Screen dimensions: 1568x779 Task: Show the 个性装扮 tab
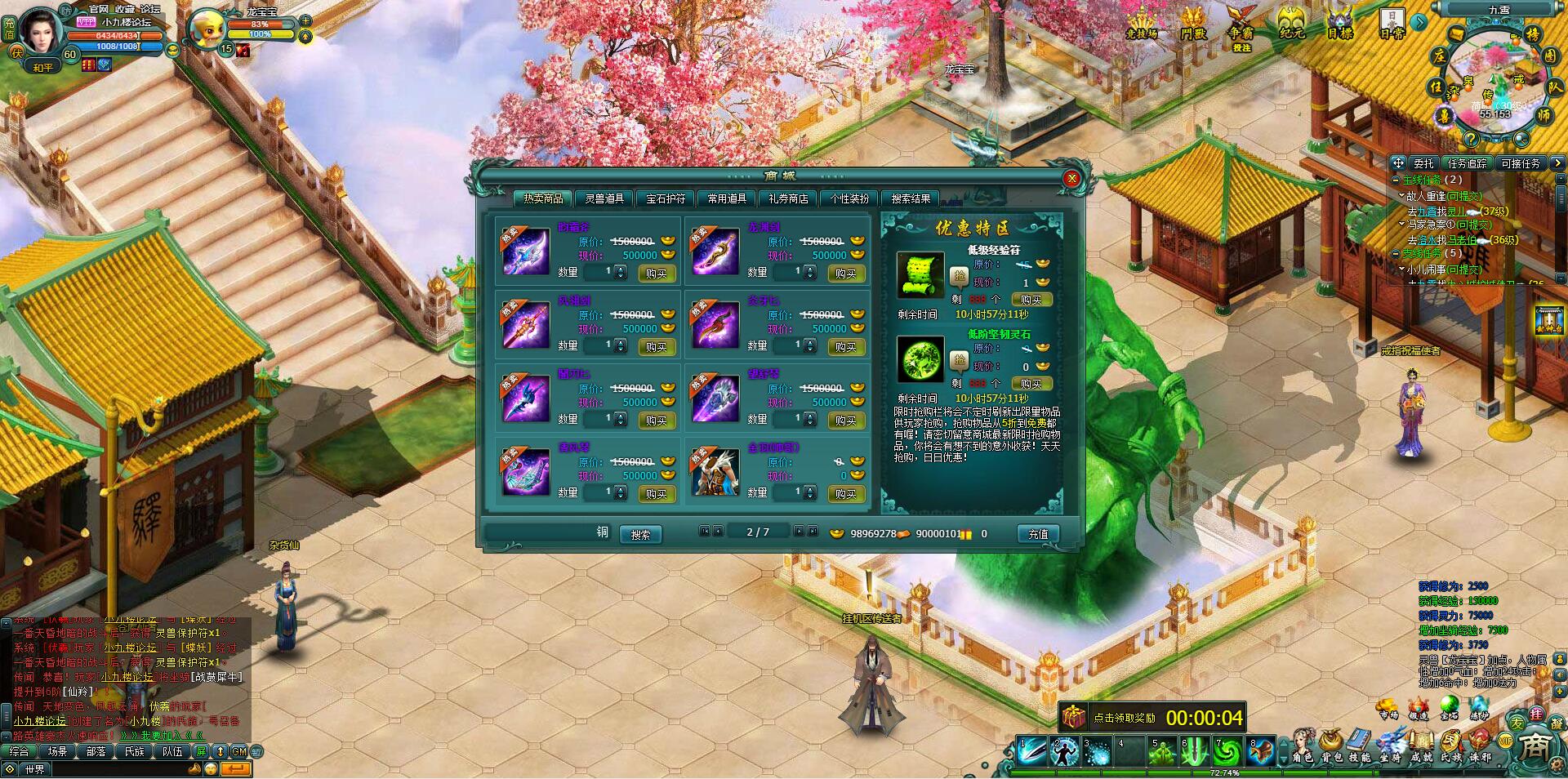pyautogui.click(x=849, y=198)
